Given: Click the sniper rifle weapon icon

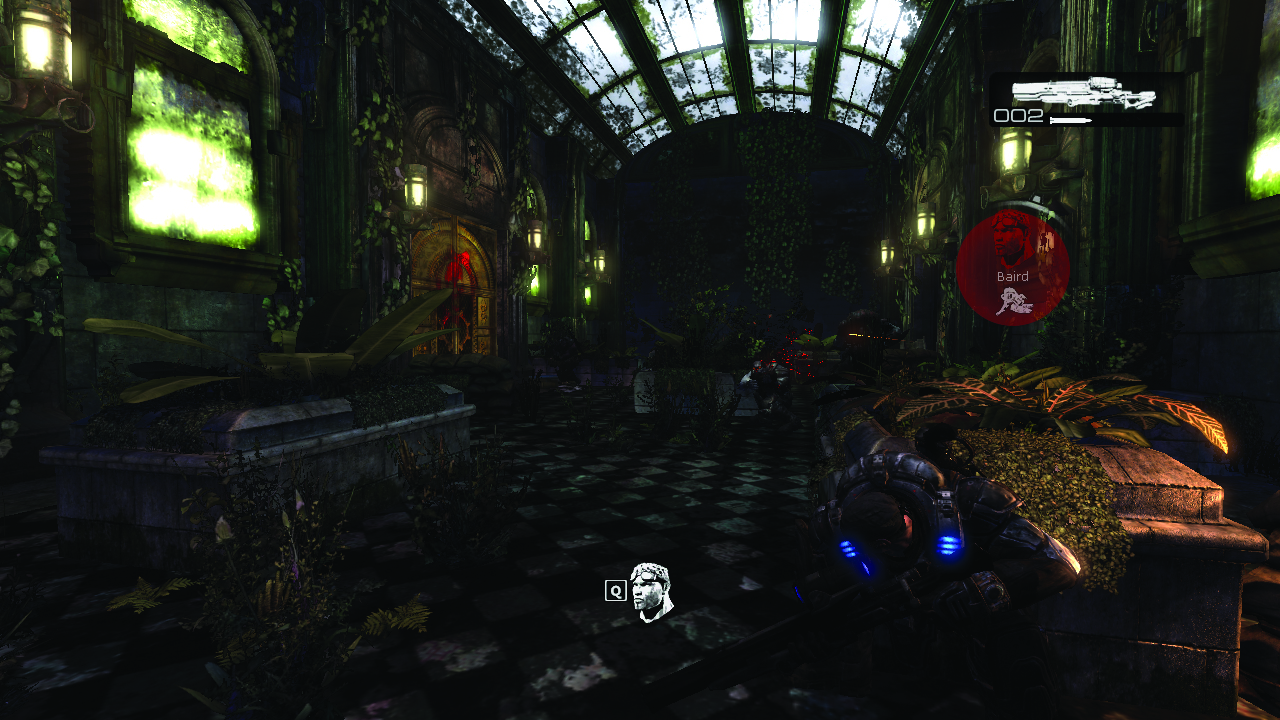Looking at the screenshot, I should 1083,93.
